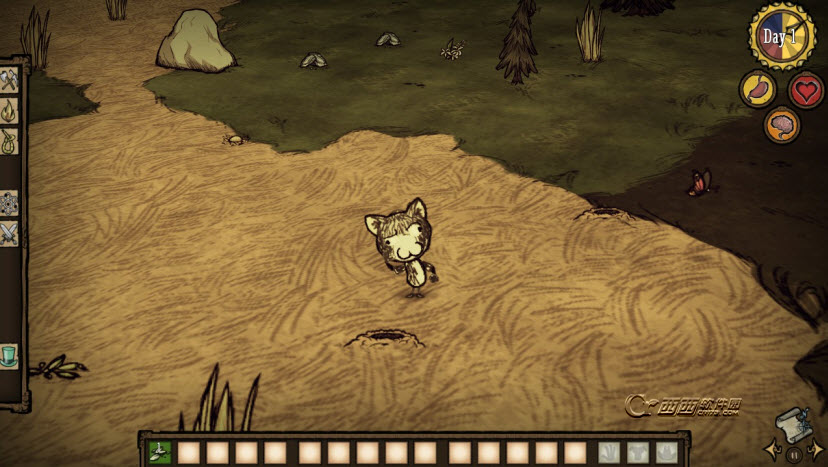Open the Tools crafting tab with axe icon
The height and width of the screenshot is (467, 828).
coord(9,80)
